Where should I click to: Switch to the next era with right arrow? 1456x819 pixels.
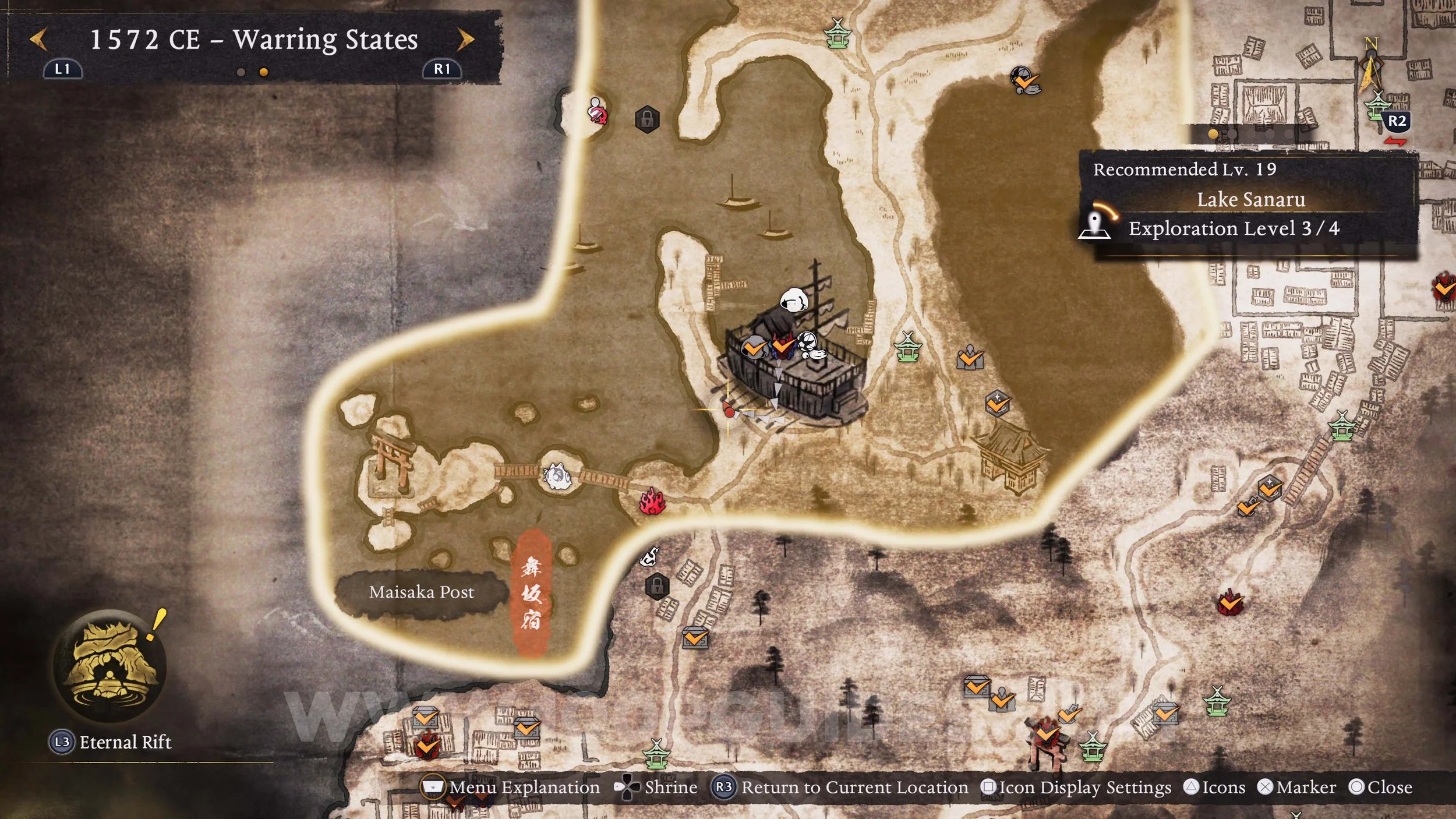pyautogui.click(x=465, y=40)
